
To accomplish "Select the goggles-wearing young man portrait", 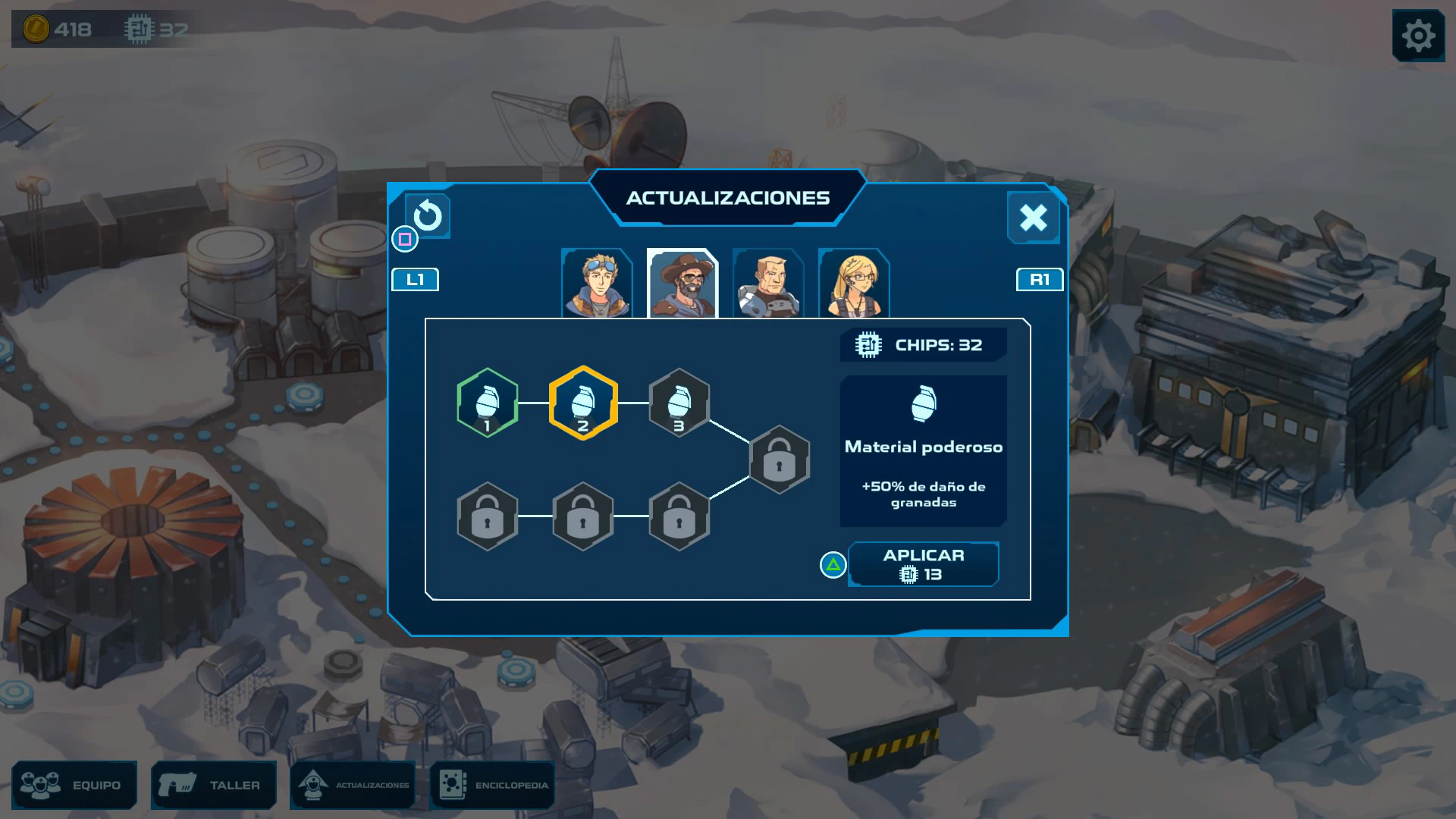I will click(x=597, y=284).
